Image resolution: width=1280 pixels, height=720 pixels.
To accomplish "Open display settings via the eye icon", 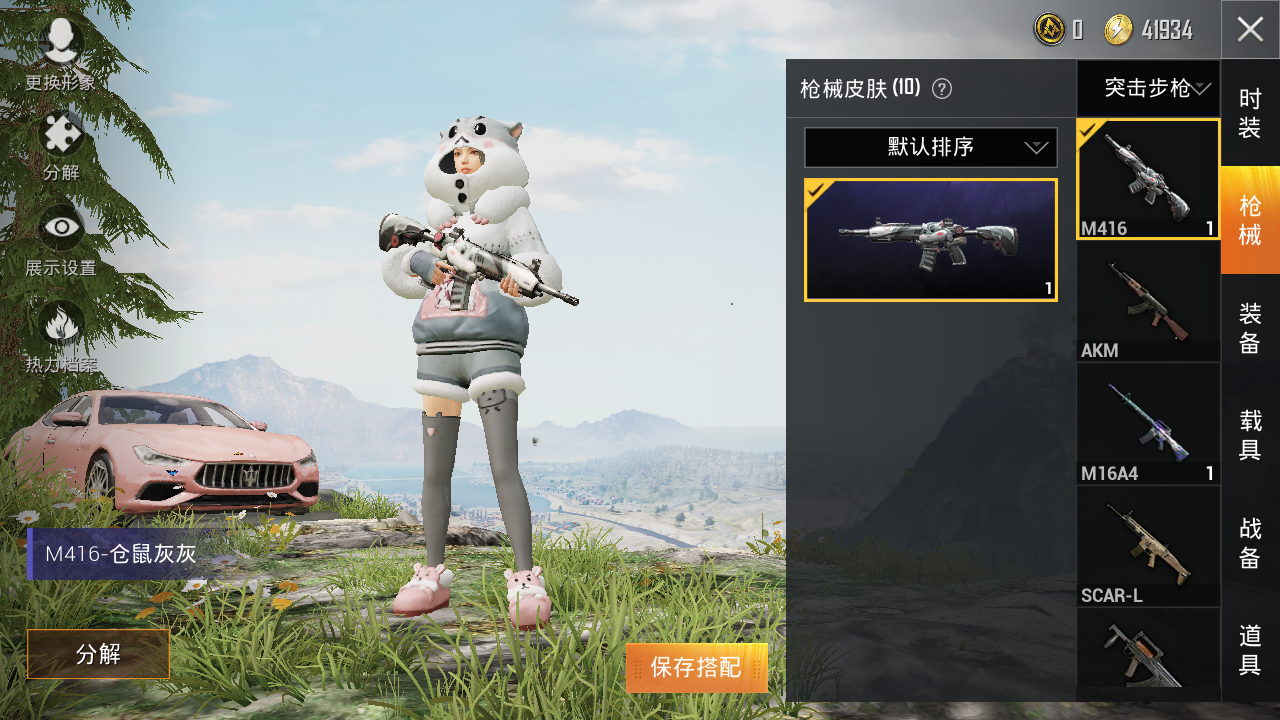I will pyautogui.click(x=60, y=227).
